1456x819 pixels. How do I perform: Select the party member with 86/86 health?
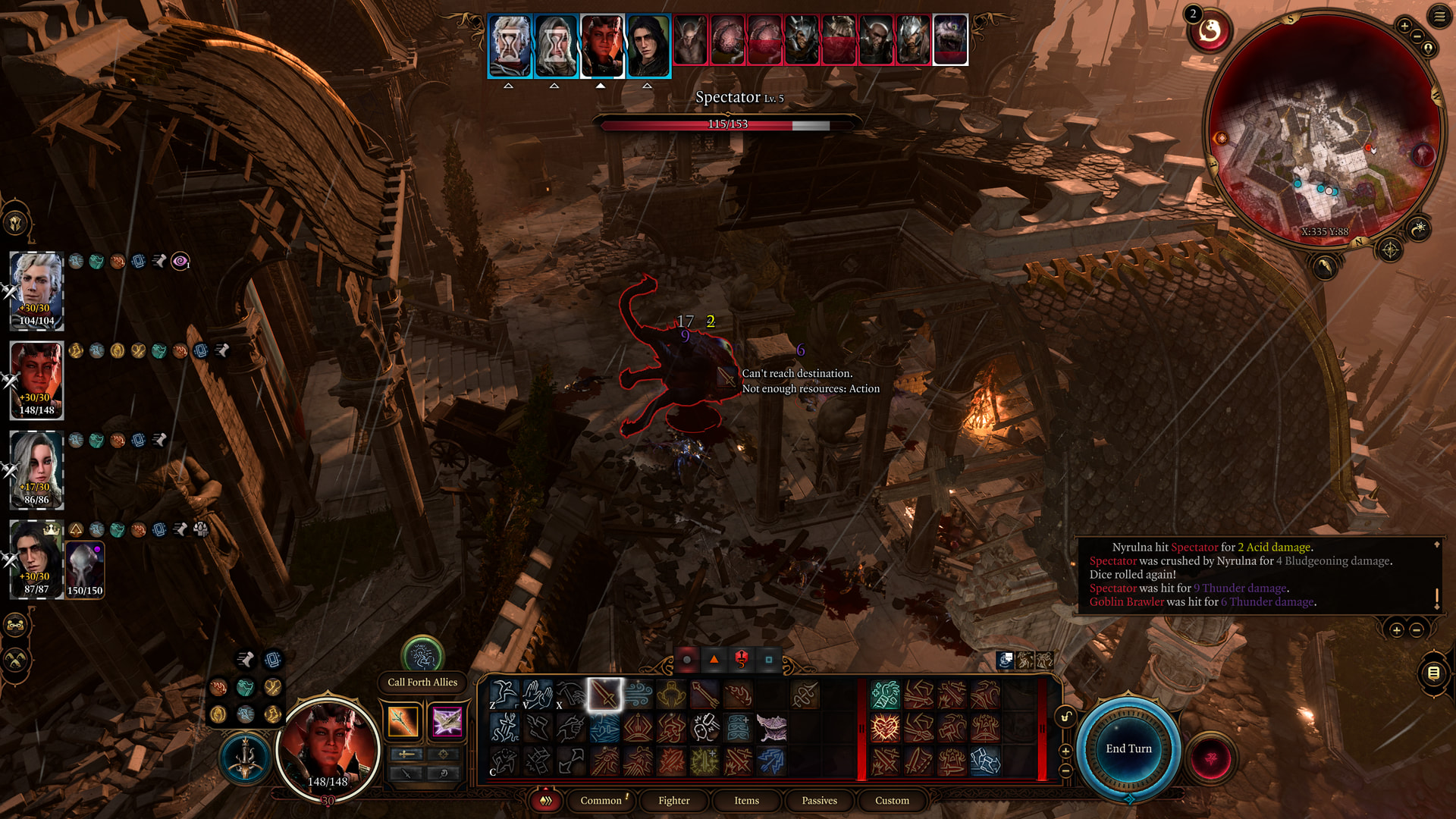[36, 468]
